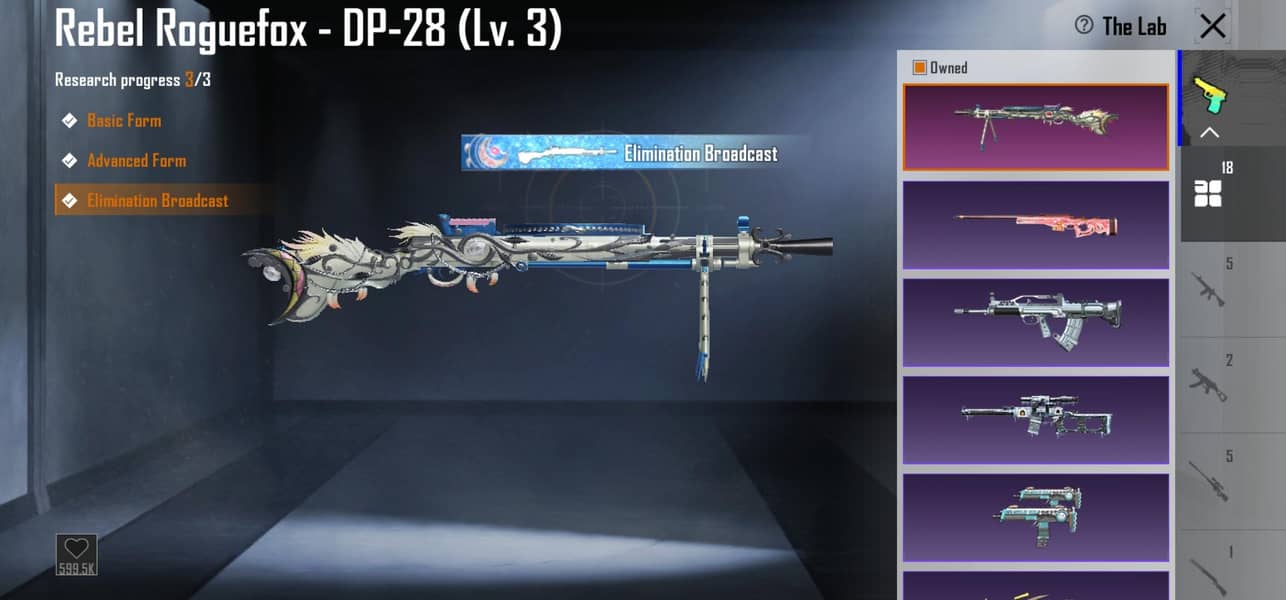Collapse the category list with up arrow
Screen dimensions: 1286x600
tap(1209, 133)
